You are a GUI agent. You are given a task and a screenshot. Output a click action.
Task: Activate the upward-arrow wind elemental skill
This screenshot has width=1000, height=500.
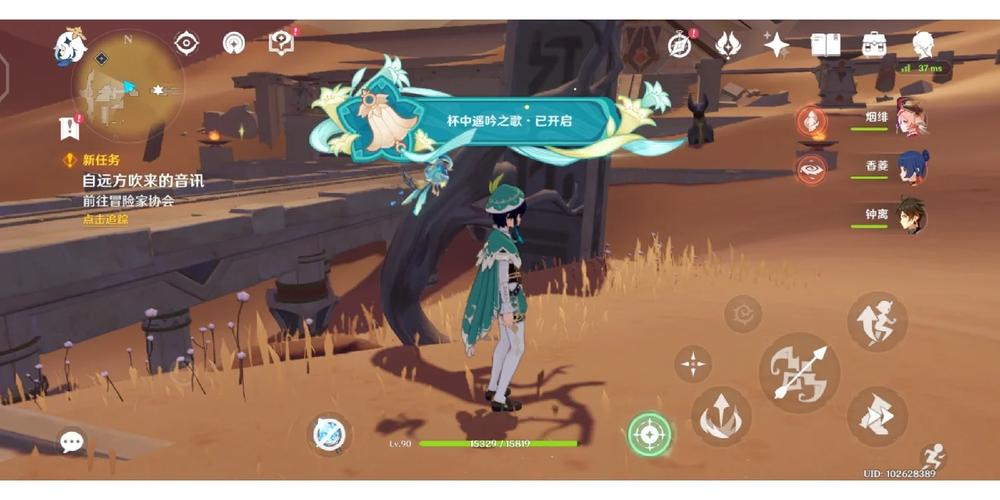point(720,416)
